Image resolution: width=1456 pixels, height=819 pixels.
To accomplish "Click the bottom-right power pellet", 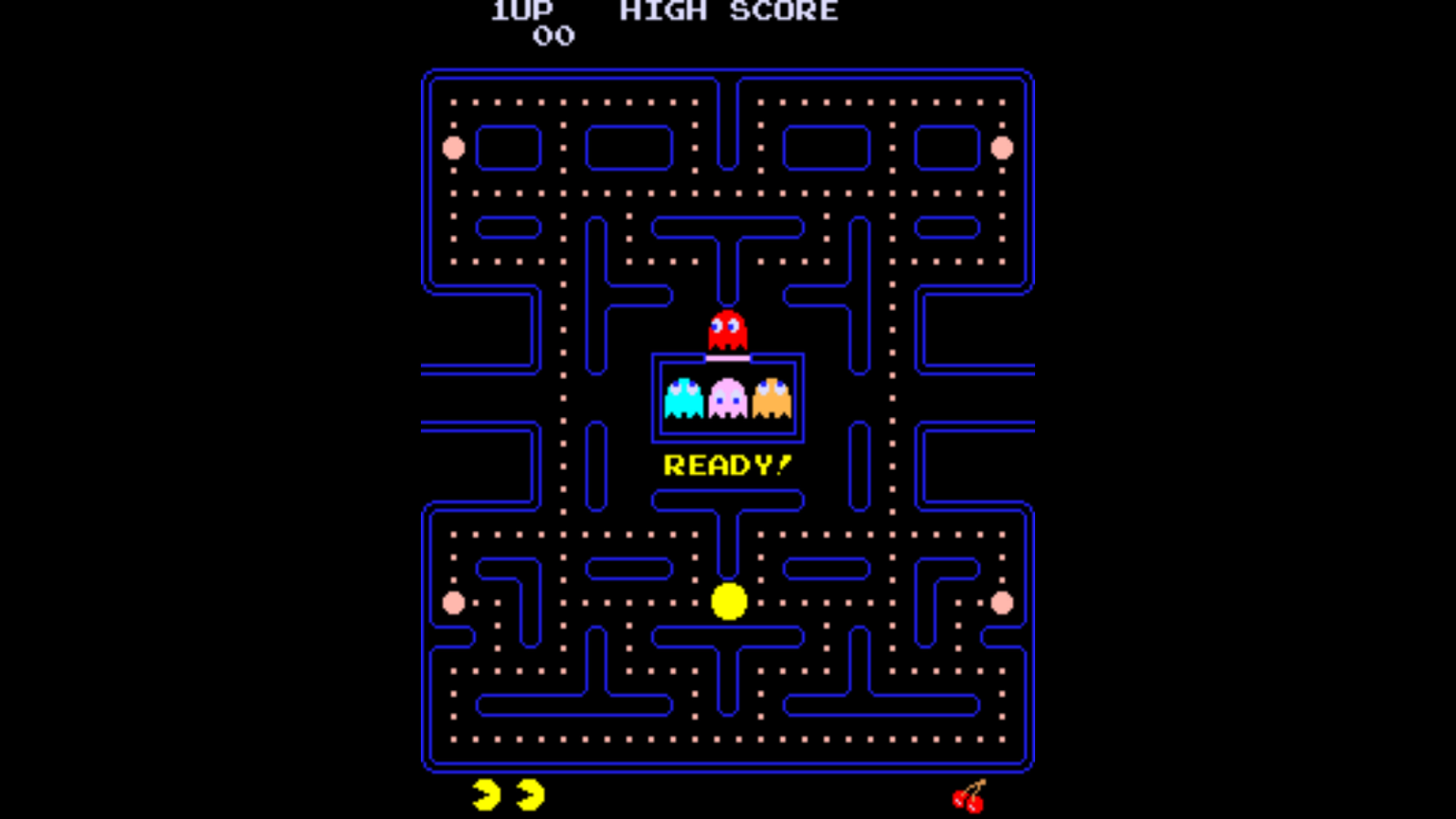I will [x=1002, y=601].
